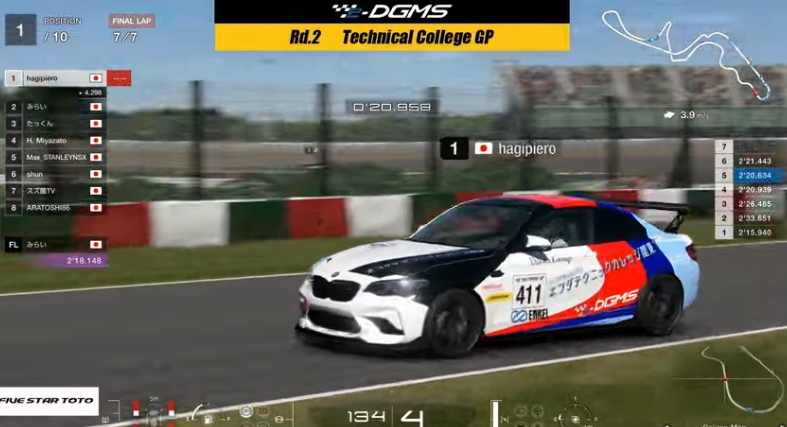This screenshot has width=787, height=427.
Task: Click the FL fastest lap holder row
Action: coord(55,244)
